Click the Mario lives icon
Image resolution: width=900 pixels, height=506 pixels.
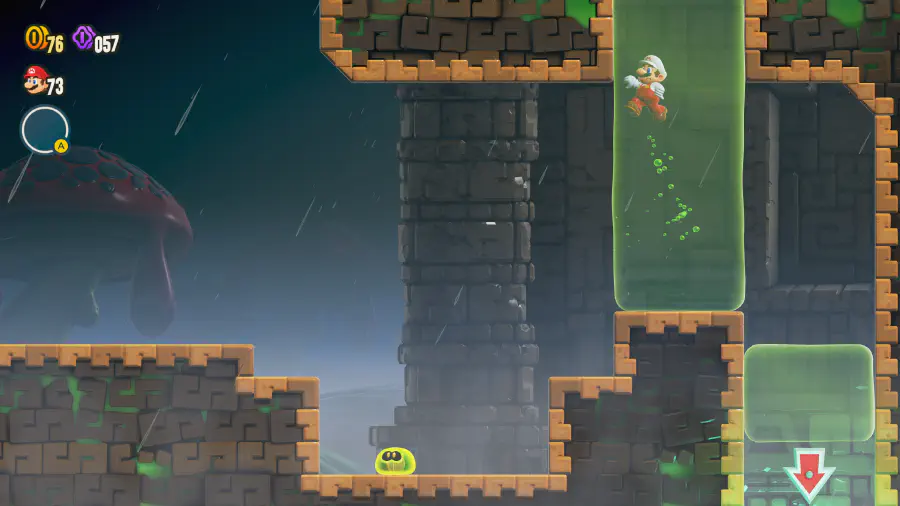[35, 80]
